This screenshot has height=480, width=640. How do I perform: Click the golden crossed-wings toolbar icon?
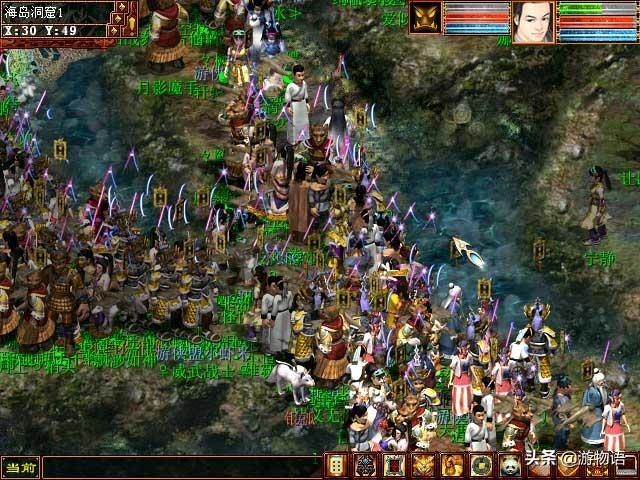(424, 465)
